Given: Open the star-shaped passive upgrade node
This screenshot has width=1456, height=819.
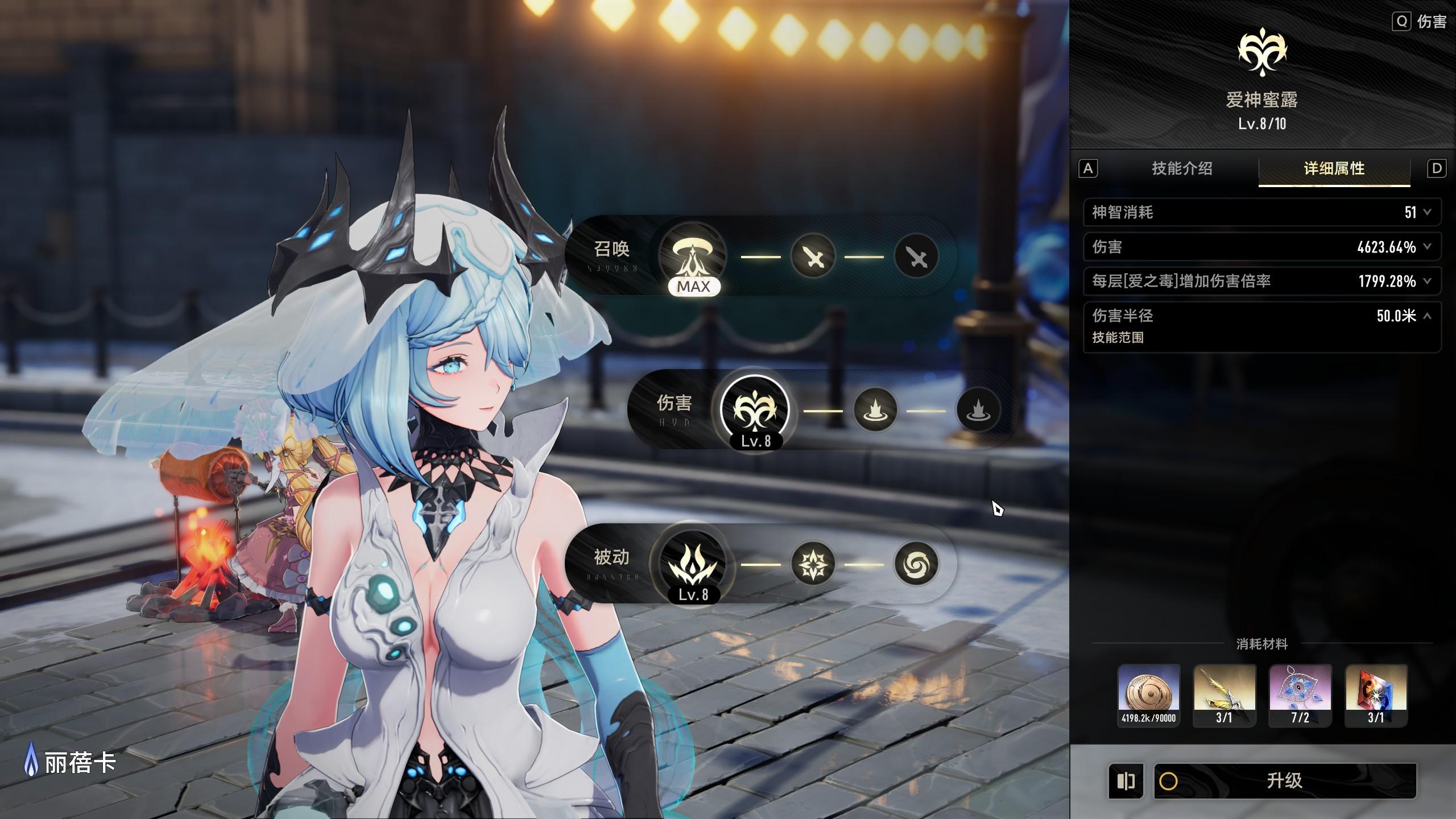Looking at the screenshot, I should [x=813, y=564].
